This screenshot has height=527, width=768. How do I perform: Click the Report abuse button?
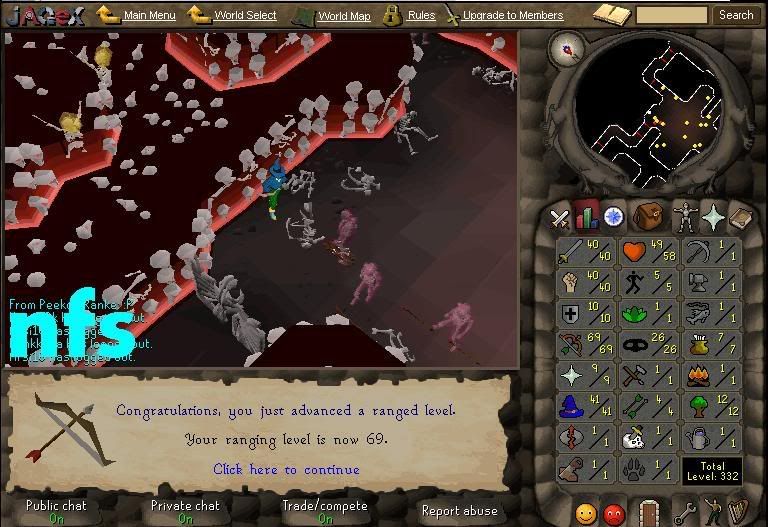[x=460, y=511]
